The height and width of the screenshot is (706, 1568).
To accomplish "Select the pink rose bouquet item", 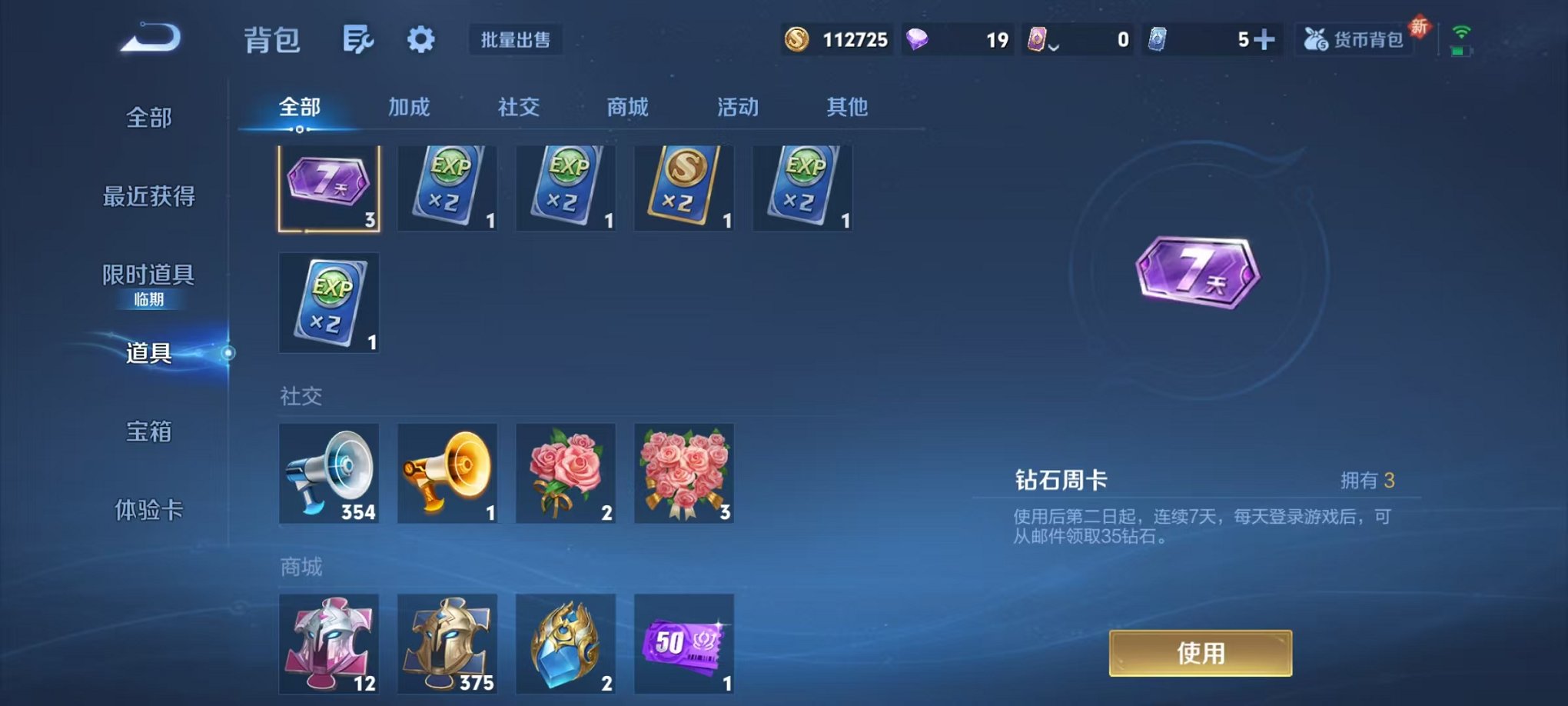I will click(565, 472).
